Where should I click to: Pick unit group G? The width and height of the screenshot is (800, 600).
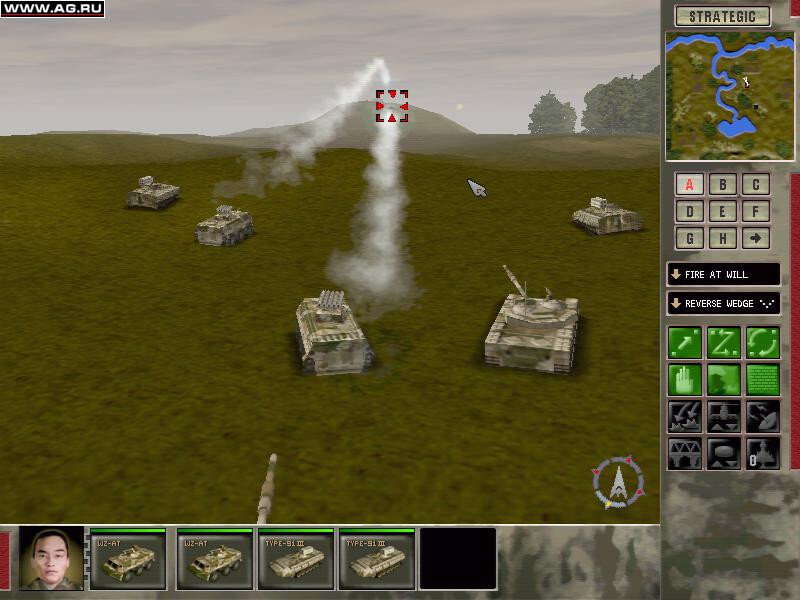click(690, 238)
